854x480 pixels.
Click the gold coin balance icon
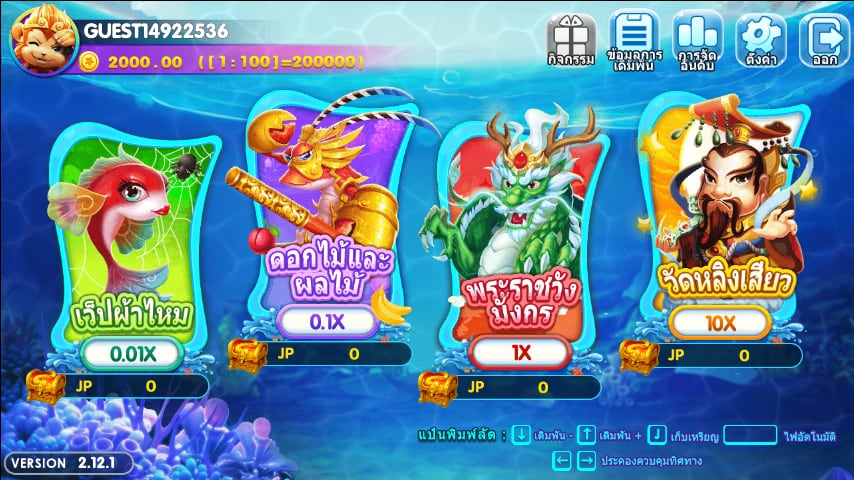click(91, 61)
